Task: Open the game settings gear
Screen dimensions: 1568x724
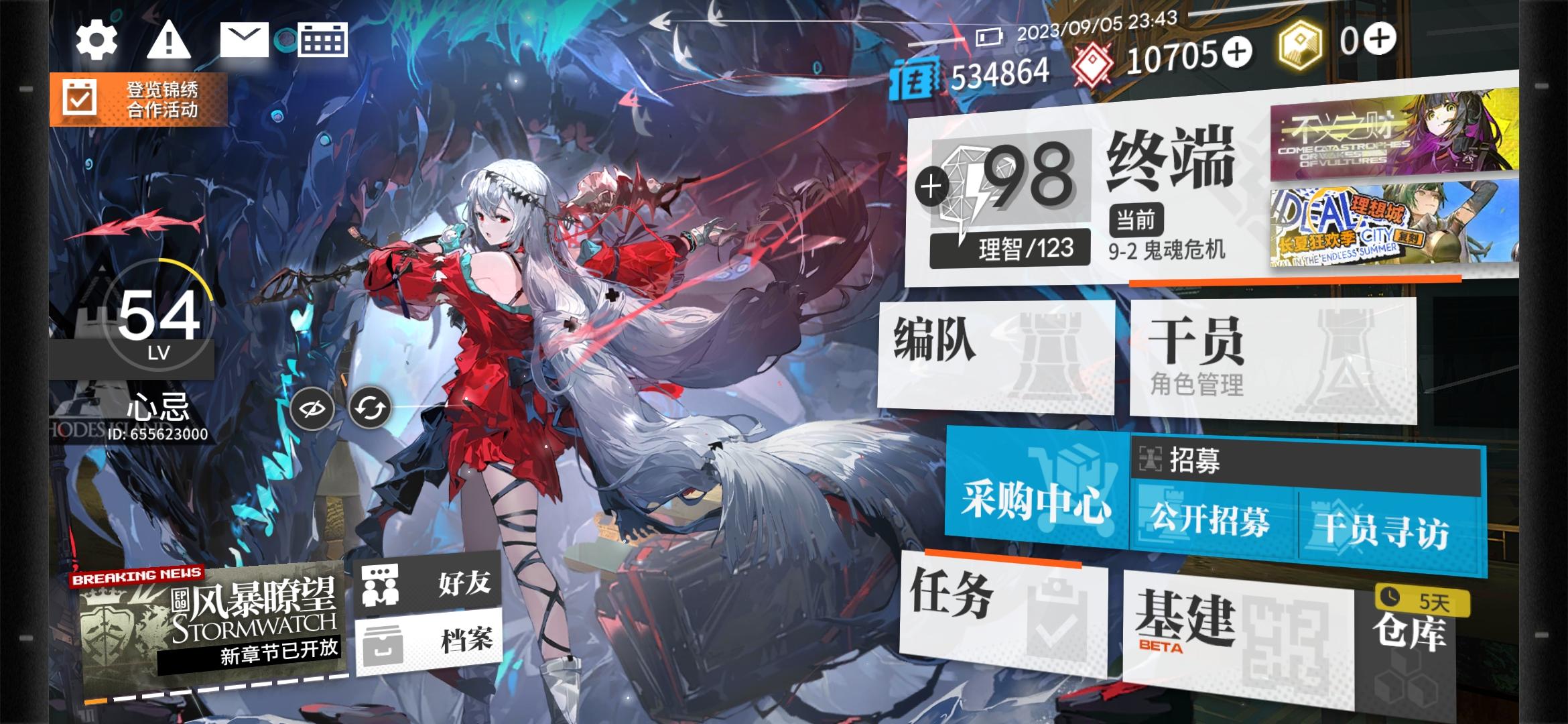Action: point(96,40)
